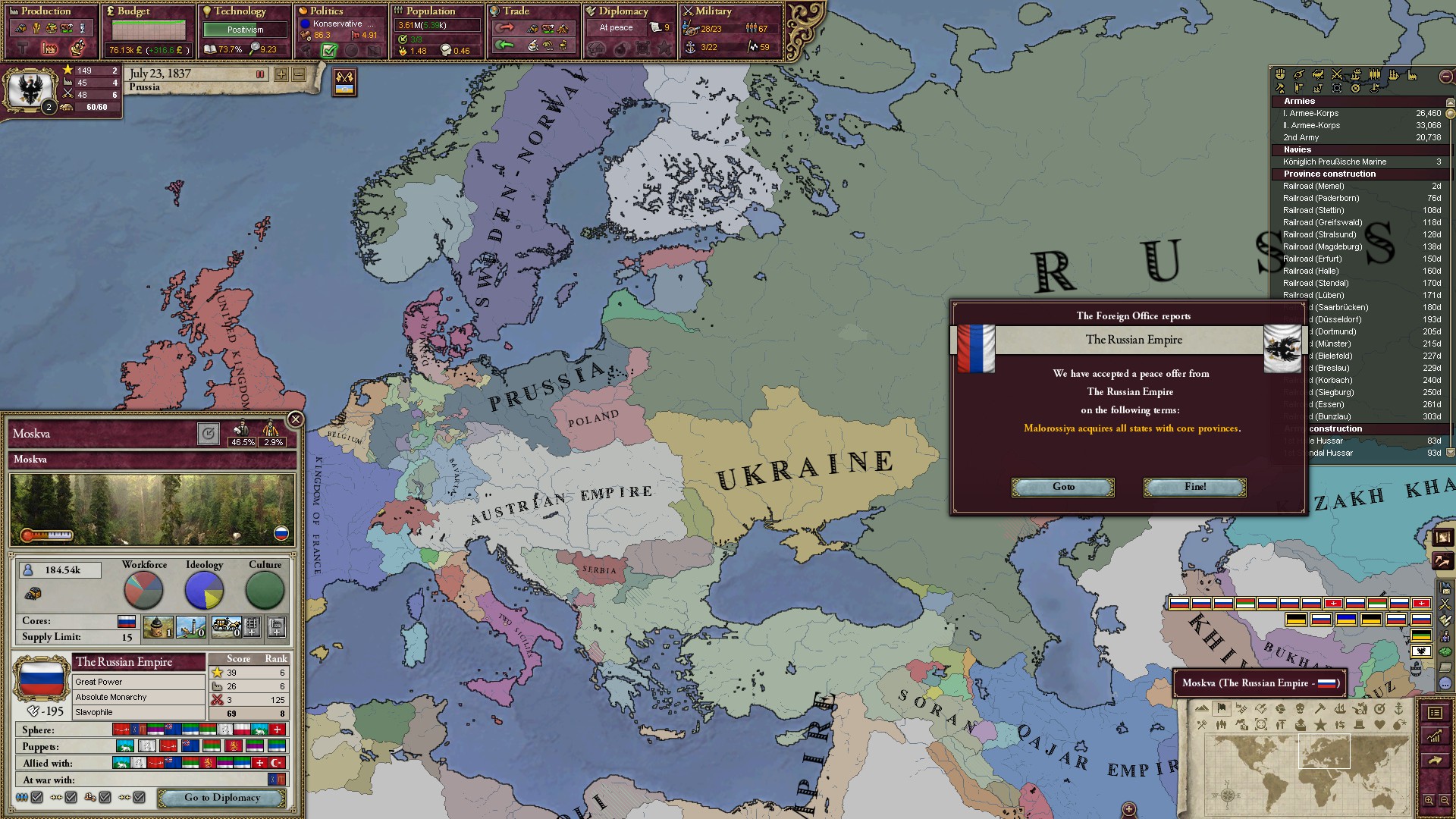Close the outliner panel
The height and width of the screenshot is (819, 1456).
1446,77
